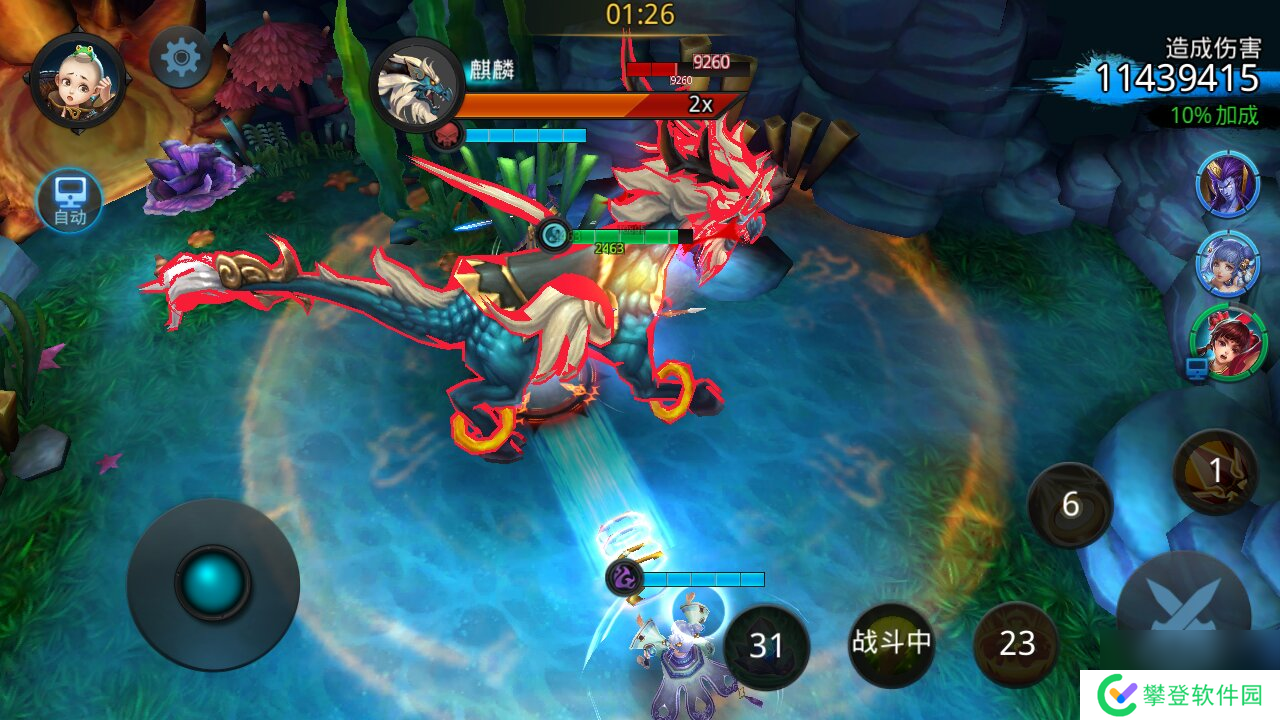Image resolution: width=1280 pixels, height=720 pixels.
Task: Switch to the blue-haired hero portrait
Action: point(1227,264)
